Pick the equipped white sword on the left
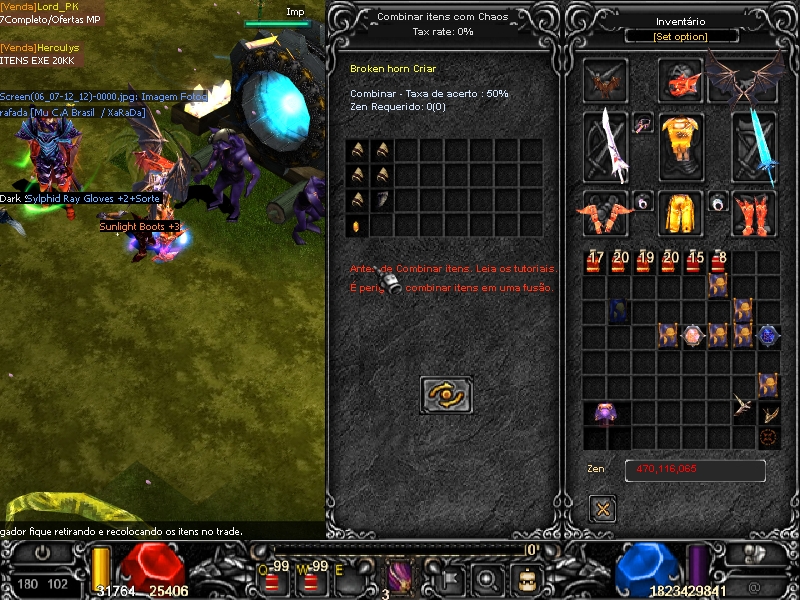 pos(606,146)
